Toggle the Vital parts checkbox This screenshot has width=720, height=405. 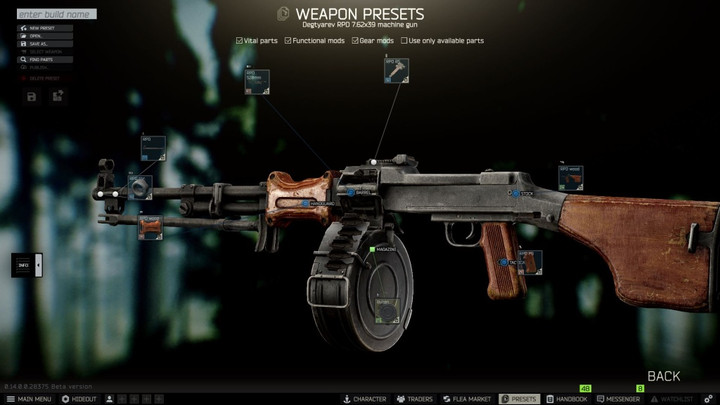coord(238,41)
